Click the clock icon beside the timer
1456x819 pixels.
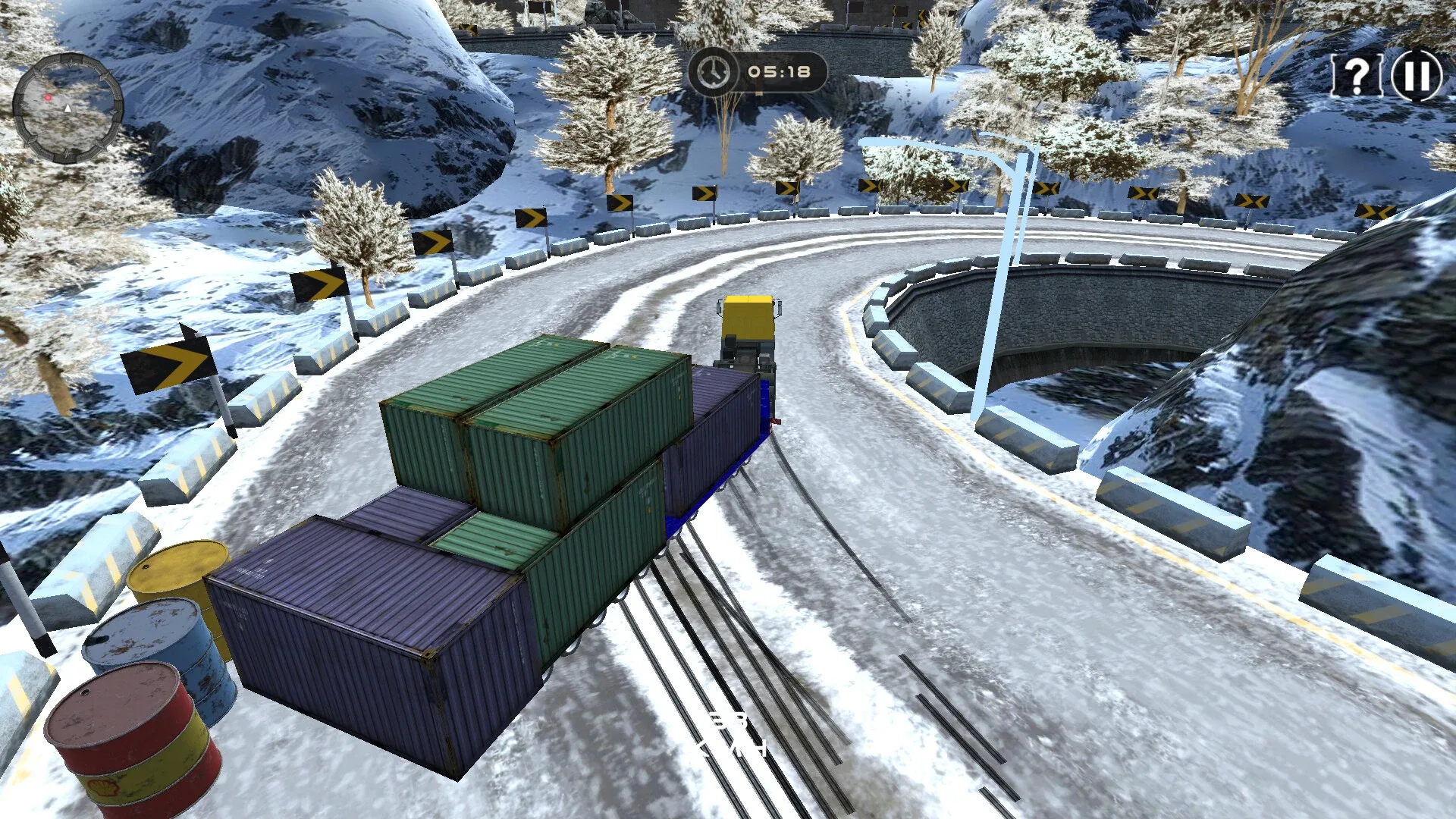click(714, 72)
